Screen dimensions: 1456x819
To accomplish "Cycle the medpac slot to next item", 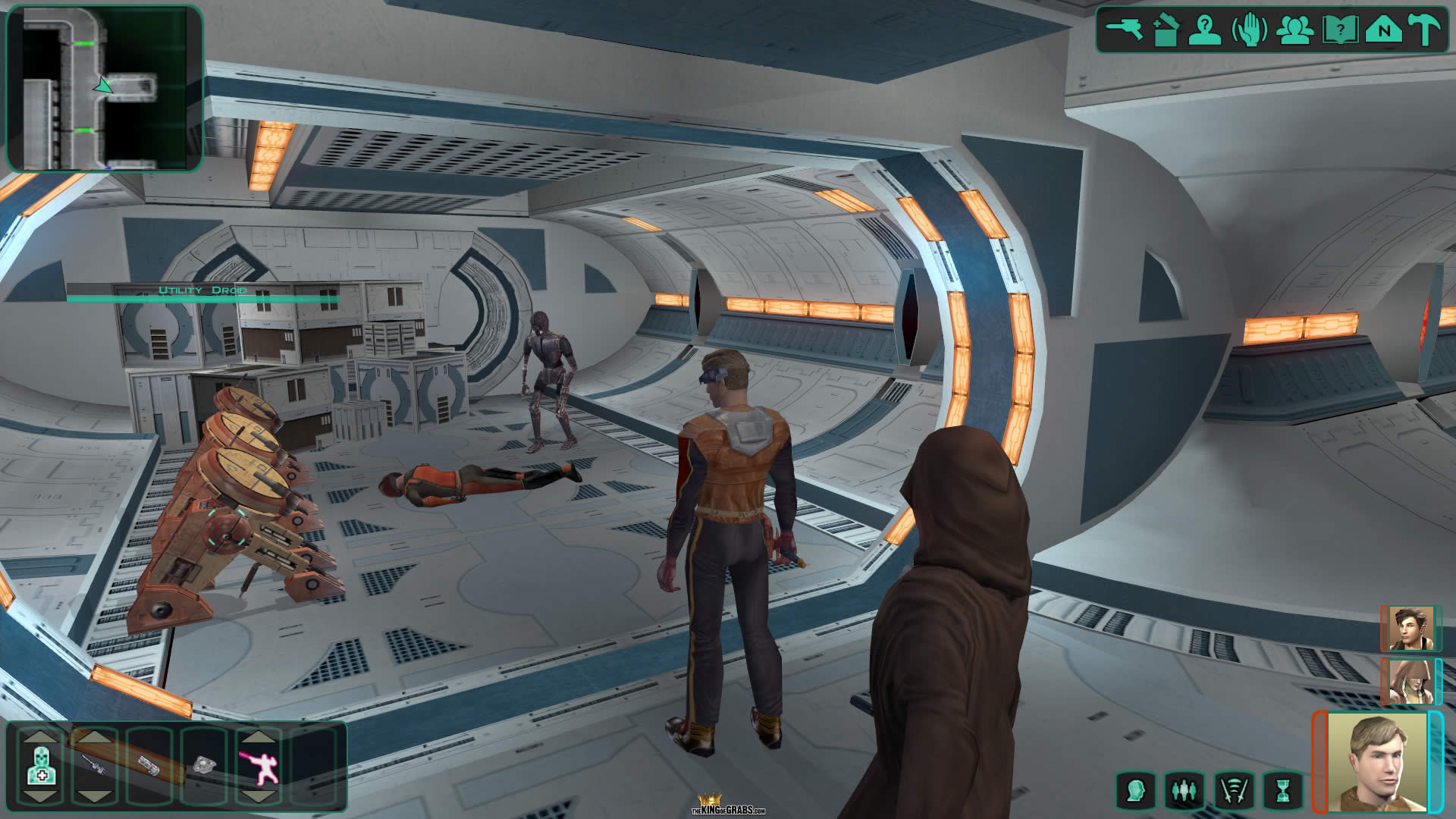I will [x=41, y=795].
